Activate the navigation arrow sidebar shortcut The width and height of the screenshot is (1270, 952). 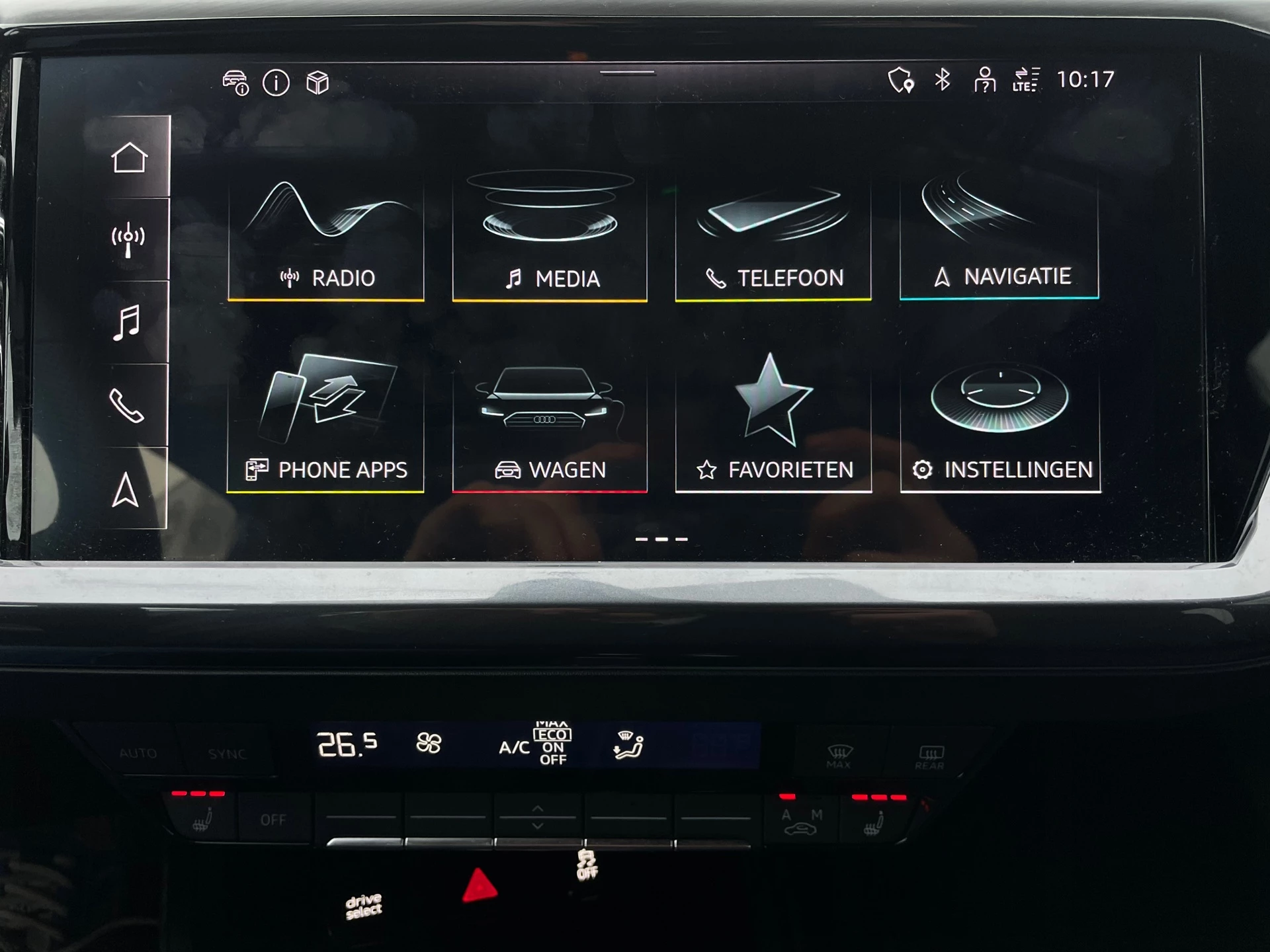pyautogui.click(x=125, y=490)
